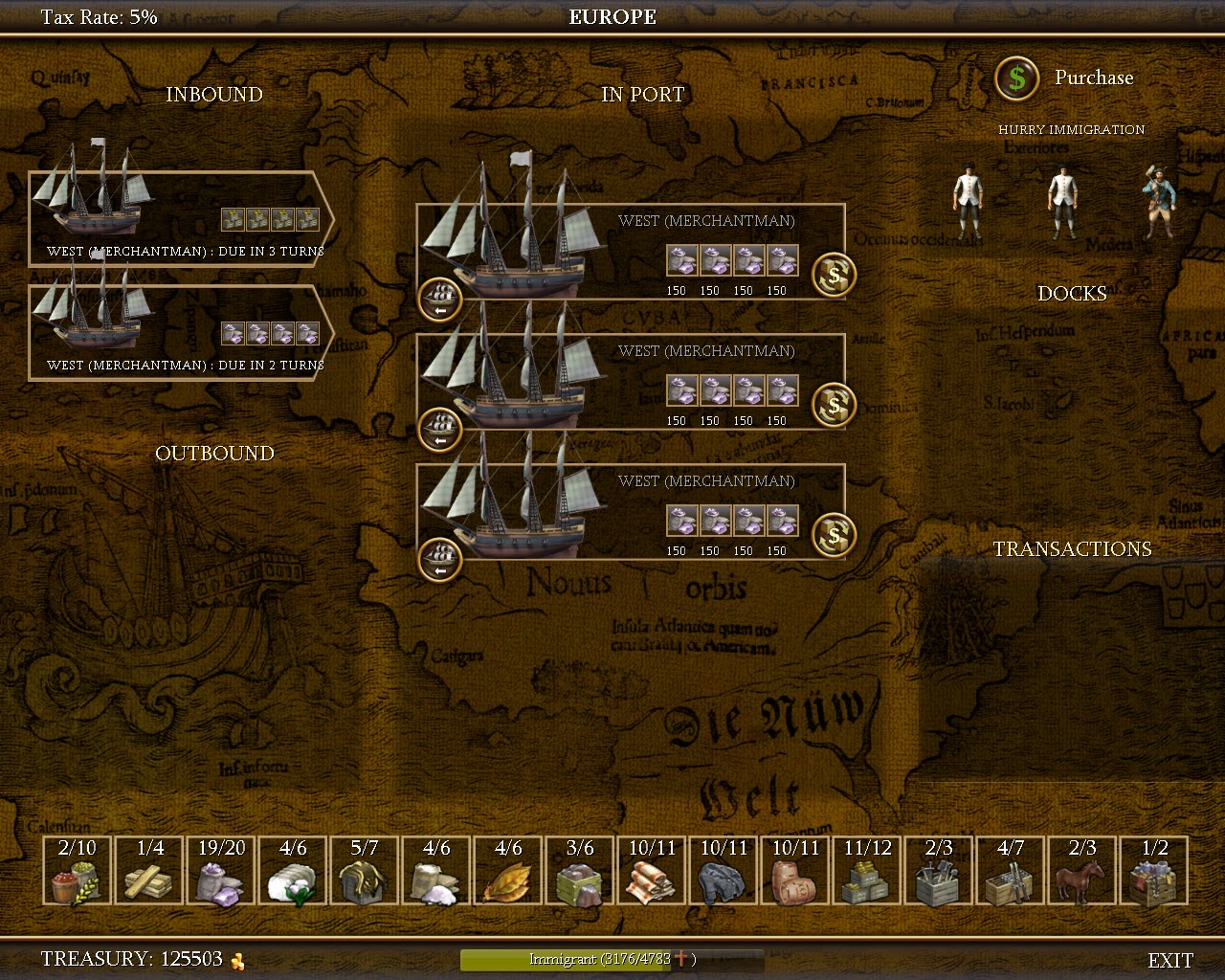Screen dimensions: 1225x980
Task: Click the sail-away icon on the top in-port Merchantman
Action: point(439,299)
